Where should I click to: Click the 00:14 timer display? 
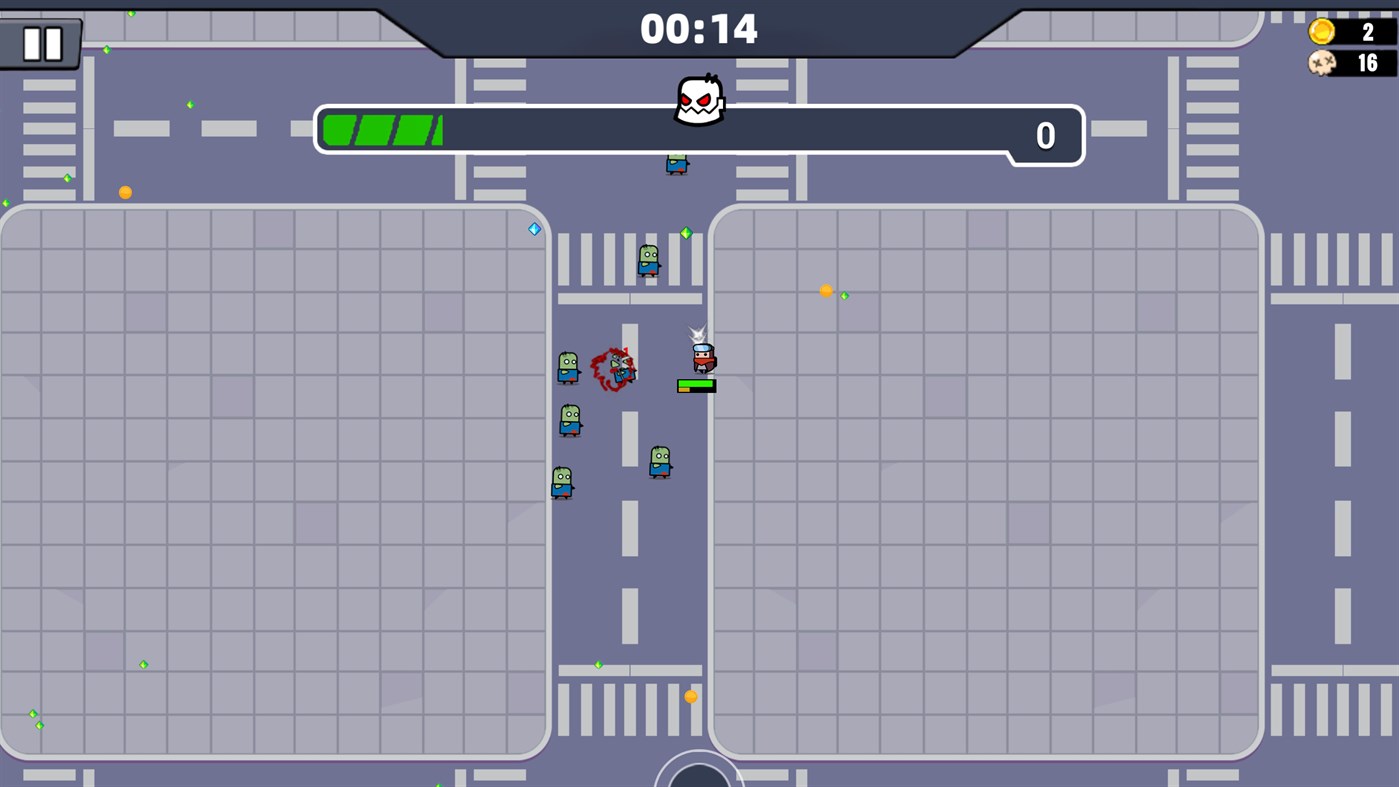click(700, 29)
